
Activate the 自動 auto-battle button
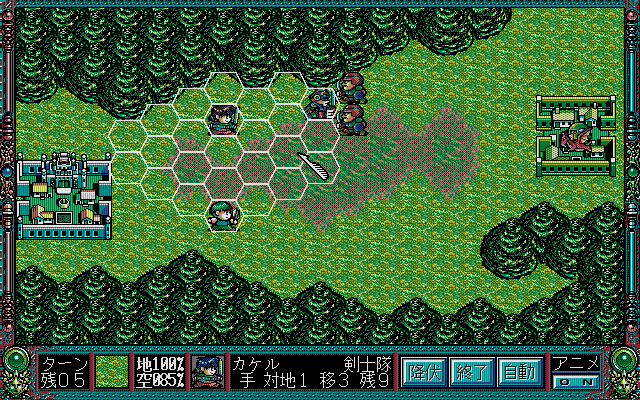coord(518,372)
